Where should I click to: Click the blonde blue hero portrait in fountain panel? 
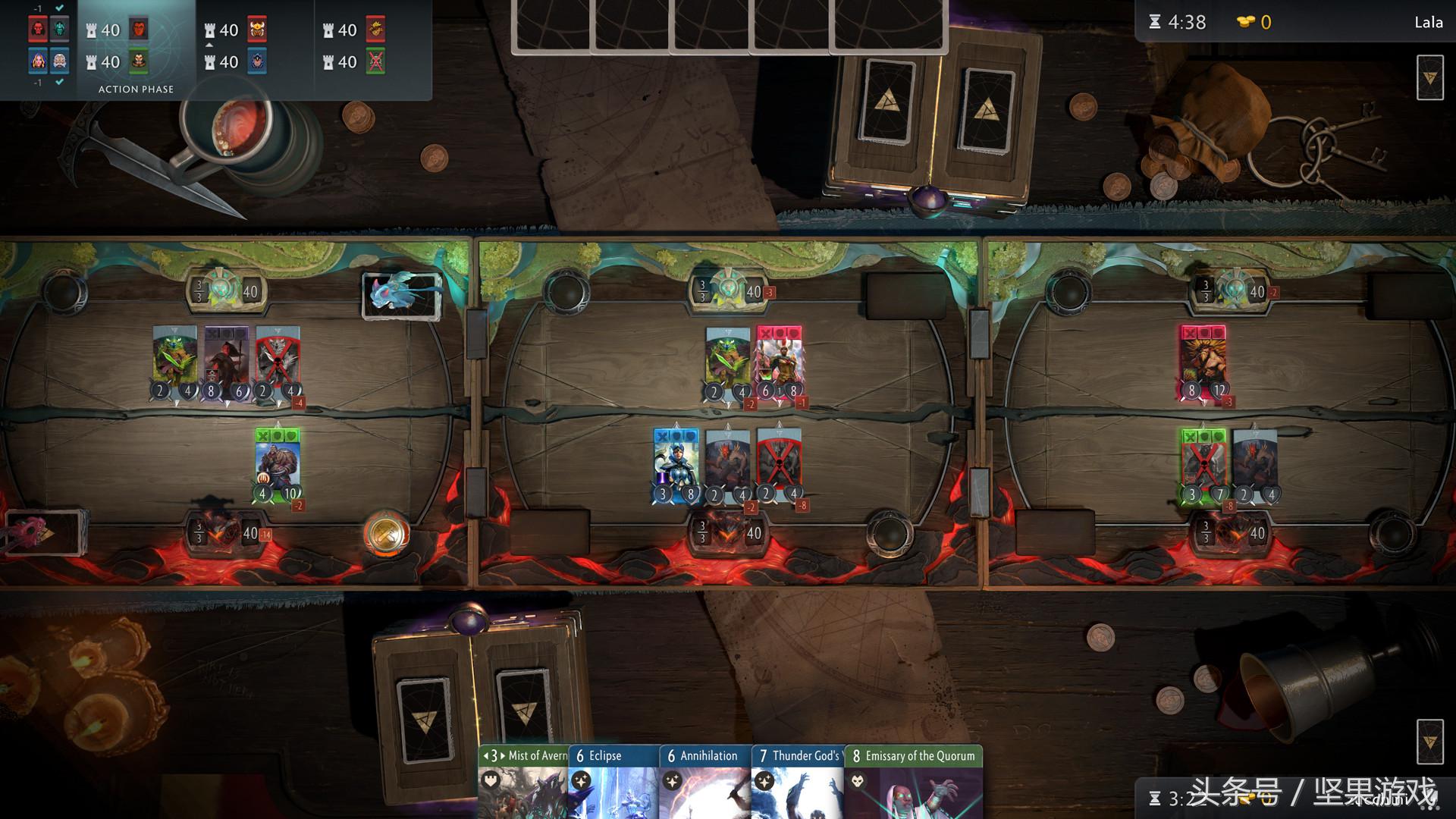pos(38,61)
